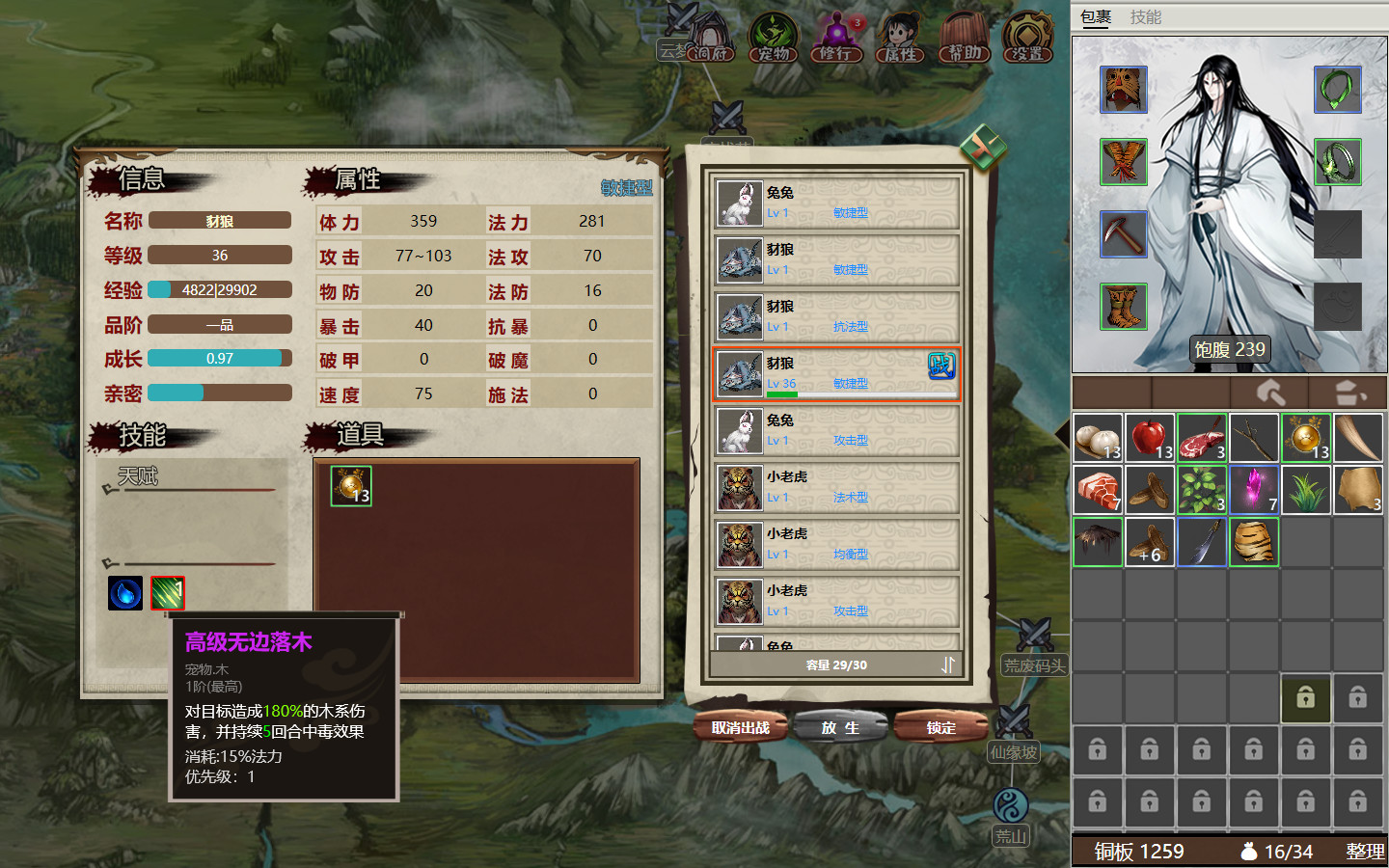Screen dimensions: 1389x868
Task: Click the 取消出战 cancel deploy button
Action: tap(740, 728)
